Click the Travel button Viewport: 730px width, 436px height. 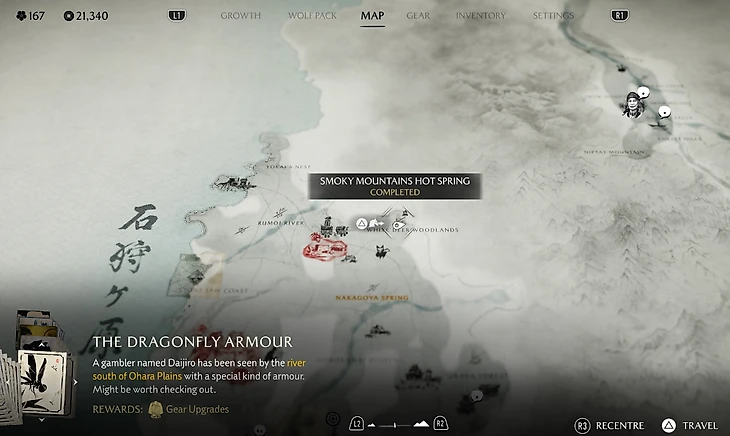(690, 425)
